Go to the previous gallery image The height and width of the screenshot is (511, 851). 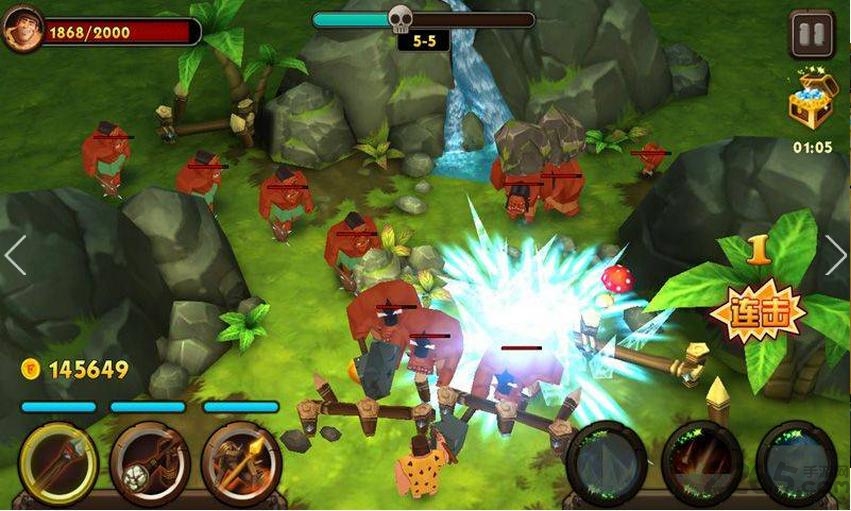[x=15, y=256]
